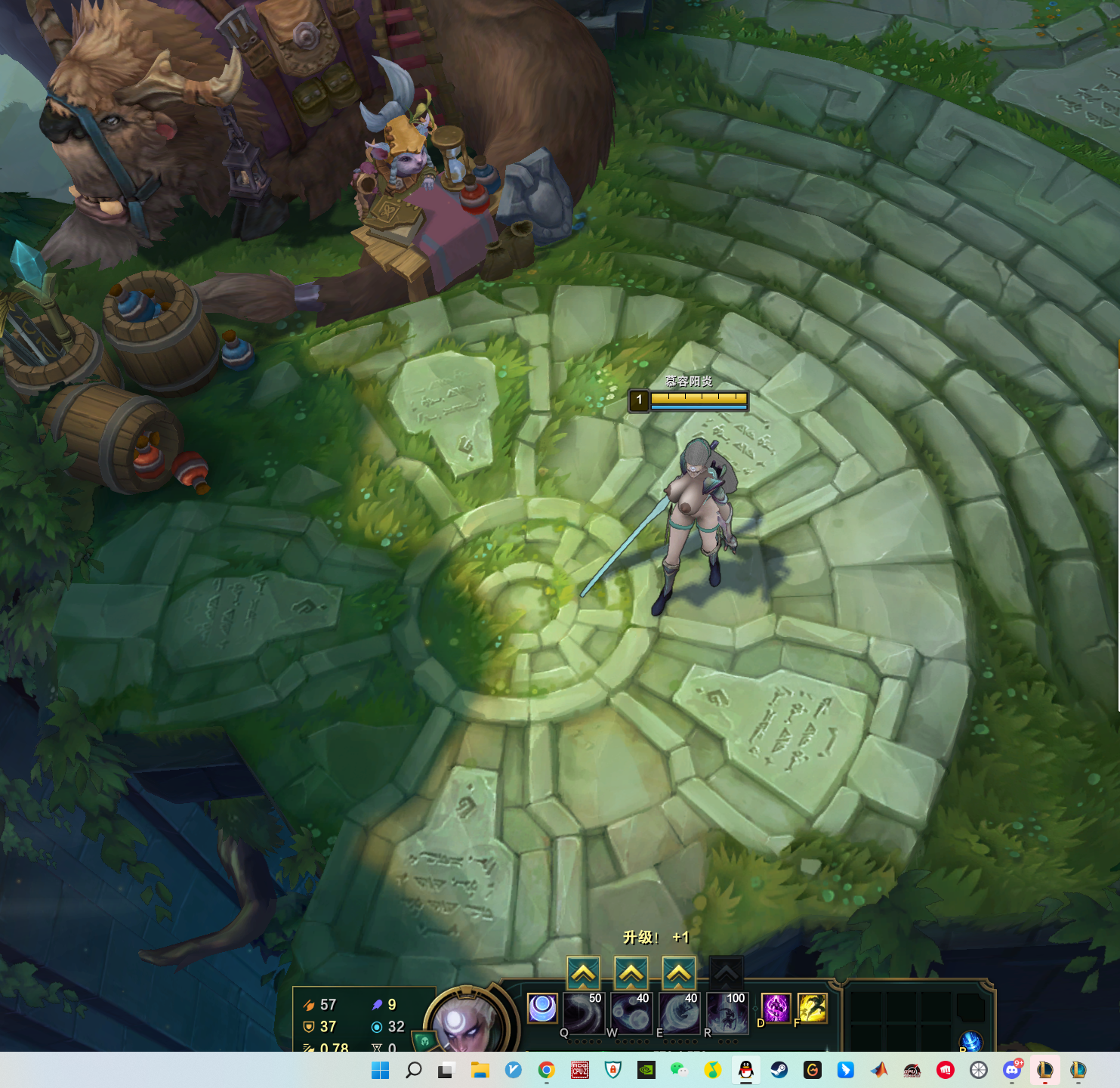Click the Moonsilver Blade passive icon

pos(542,1008)
